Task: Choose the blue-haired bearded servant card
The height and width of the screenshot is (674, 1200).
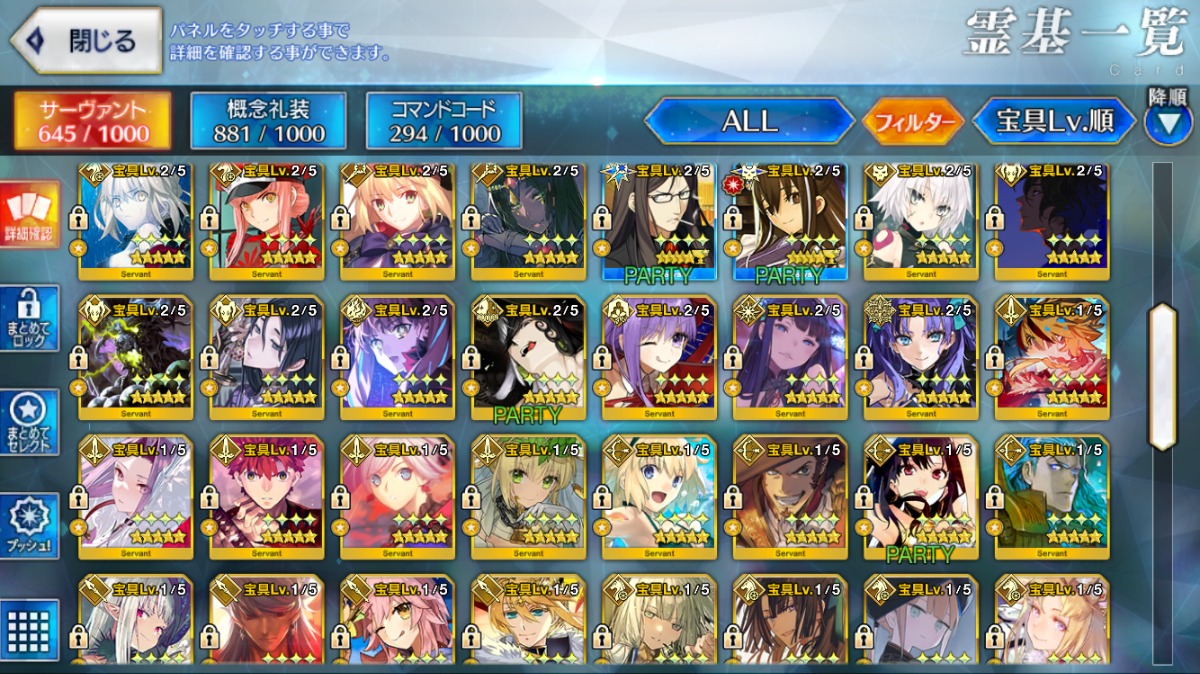Action: coord(1052,495)
